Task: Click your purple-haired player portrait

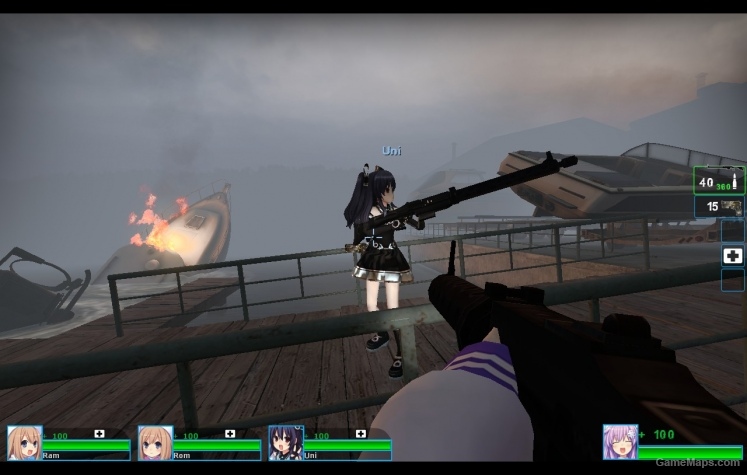Action: pos(620,442)
